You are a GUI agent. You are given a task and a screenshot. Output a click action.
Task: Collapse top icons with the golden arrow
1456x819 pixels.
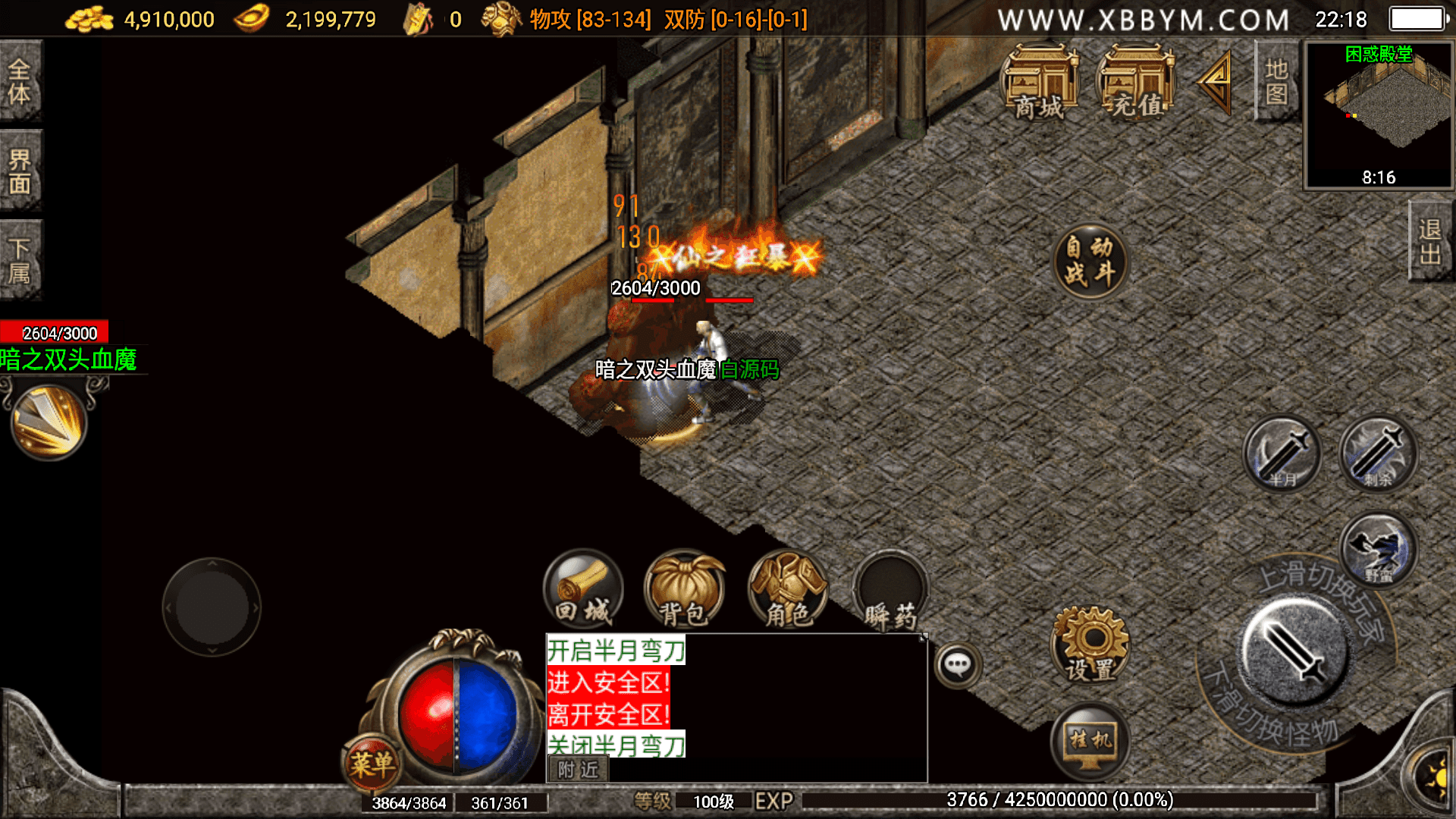tap(1215, 82)
